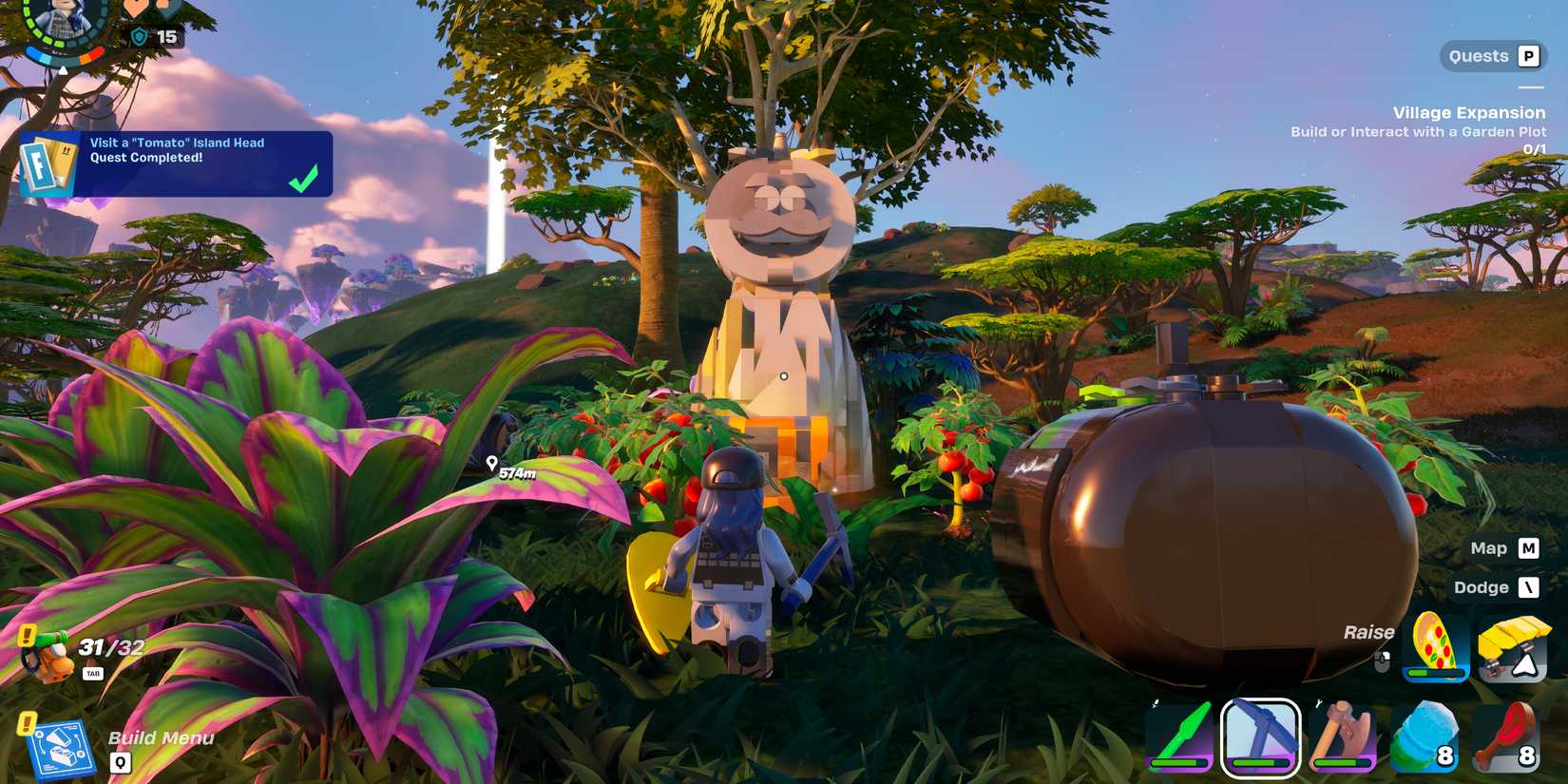Click the Village Expansion quest title
Image resolution: width=1568 pixels, height=784 pixels.
(x=1469, y=112)
